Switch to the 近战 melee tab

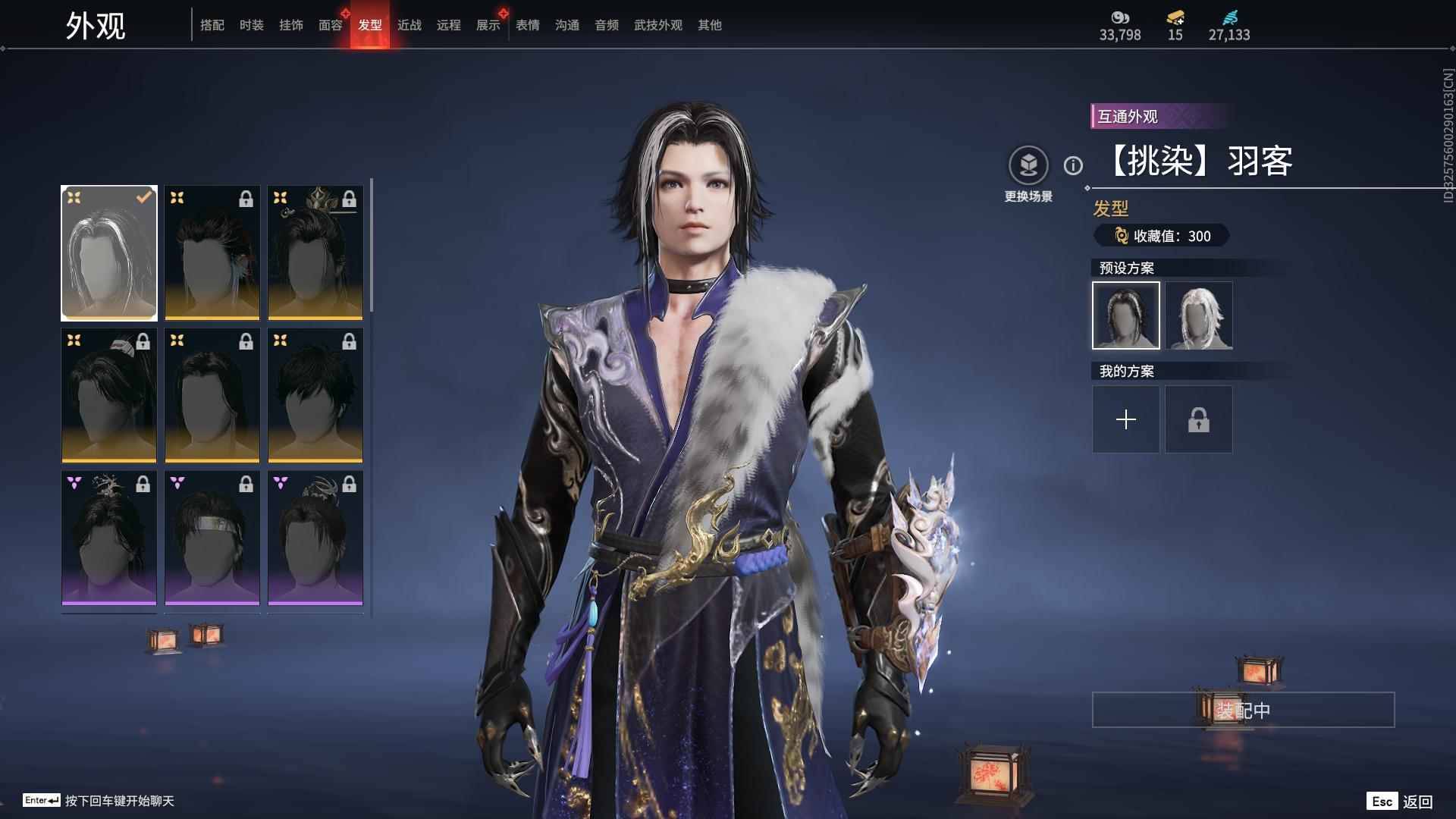(x=409, y=25)
